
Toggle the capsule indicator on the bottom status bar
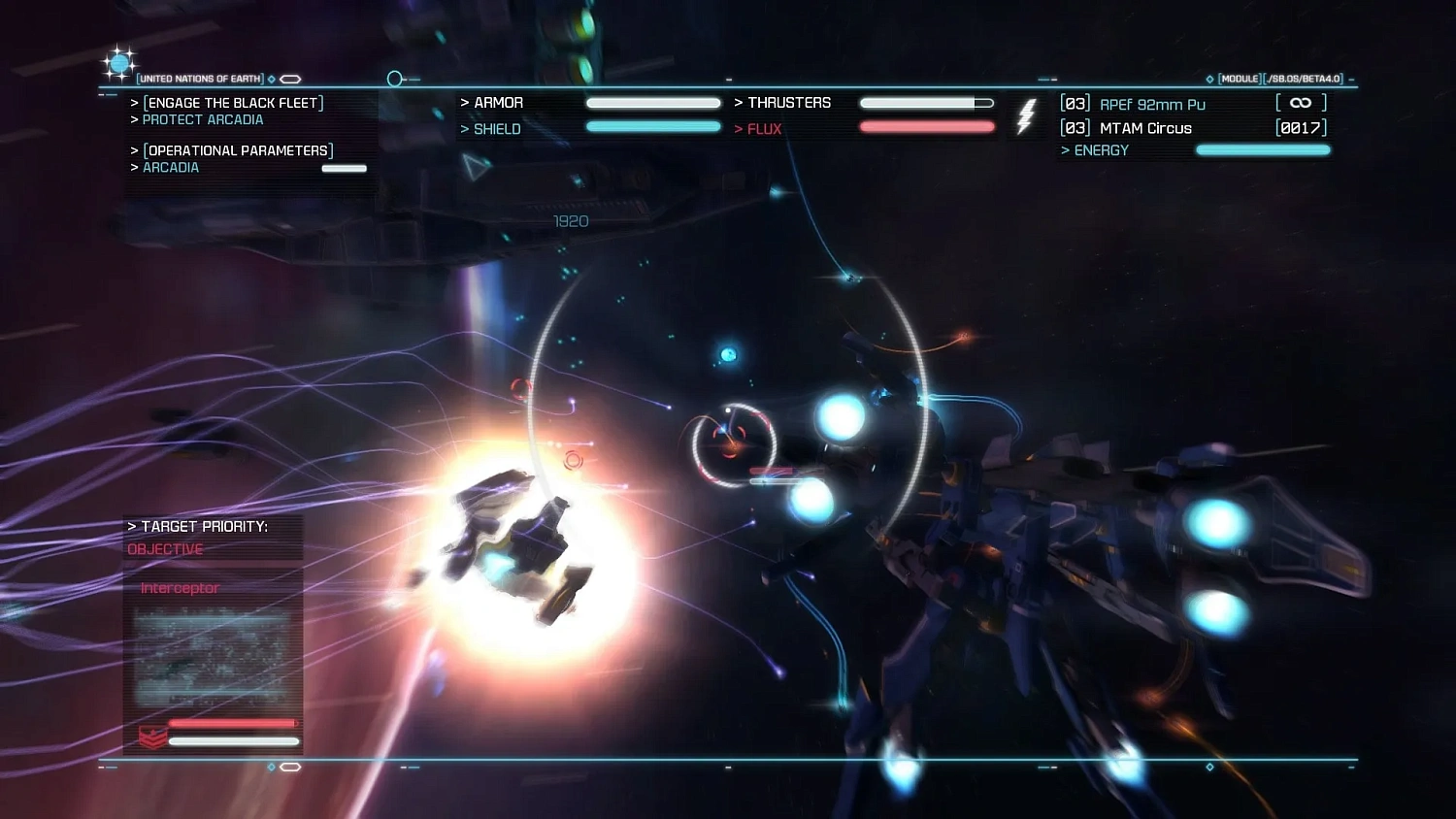pos(290,766)
